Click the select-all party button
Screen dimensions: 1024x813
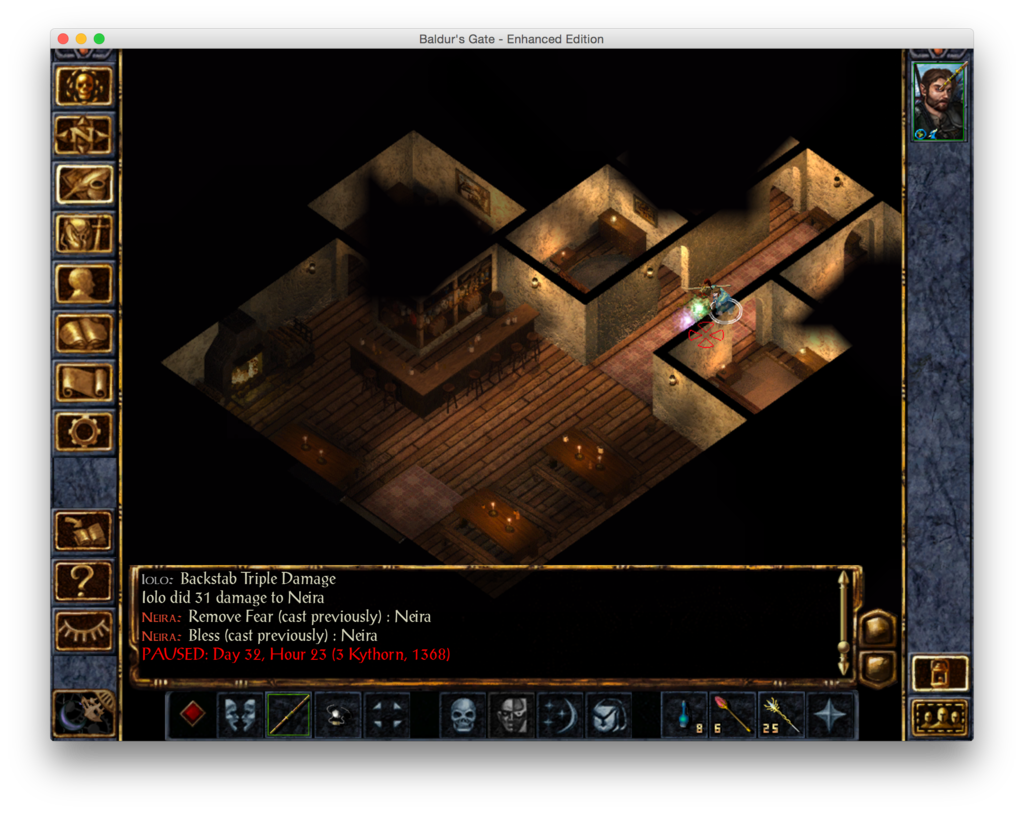point(940,718)
